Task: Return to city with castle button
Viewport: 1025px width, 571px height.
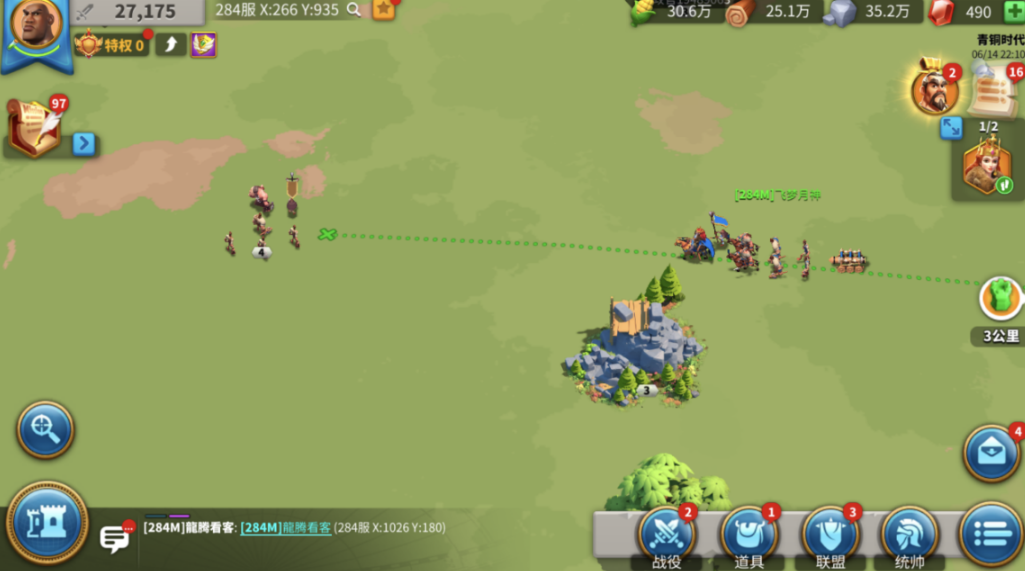Action: coord(47,522)
